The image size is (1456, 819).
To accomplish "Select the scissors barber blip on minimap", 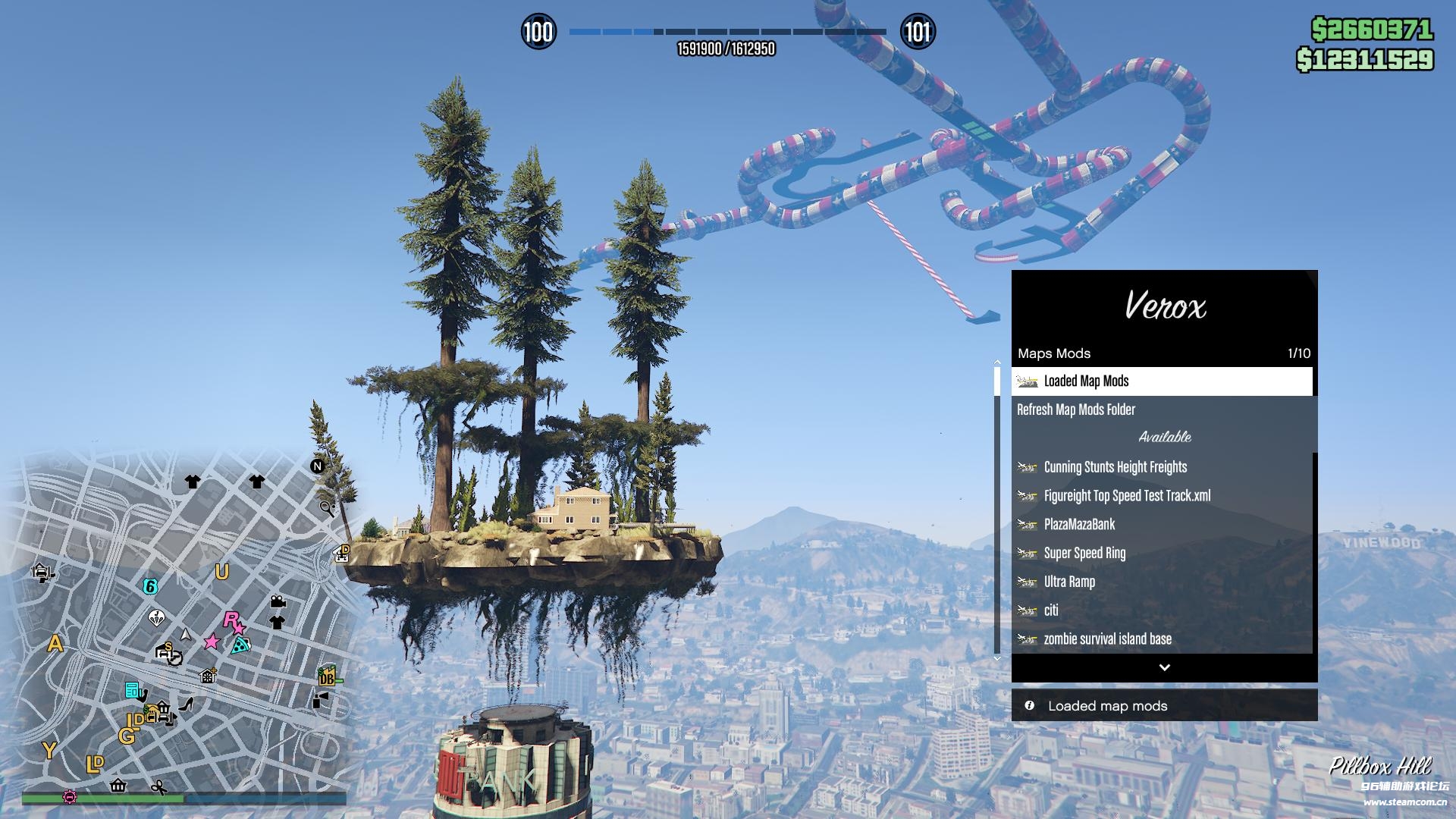I will 158,788.
